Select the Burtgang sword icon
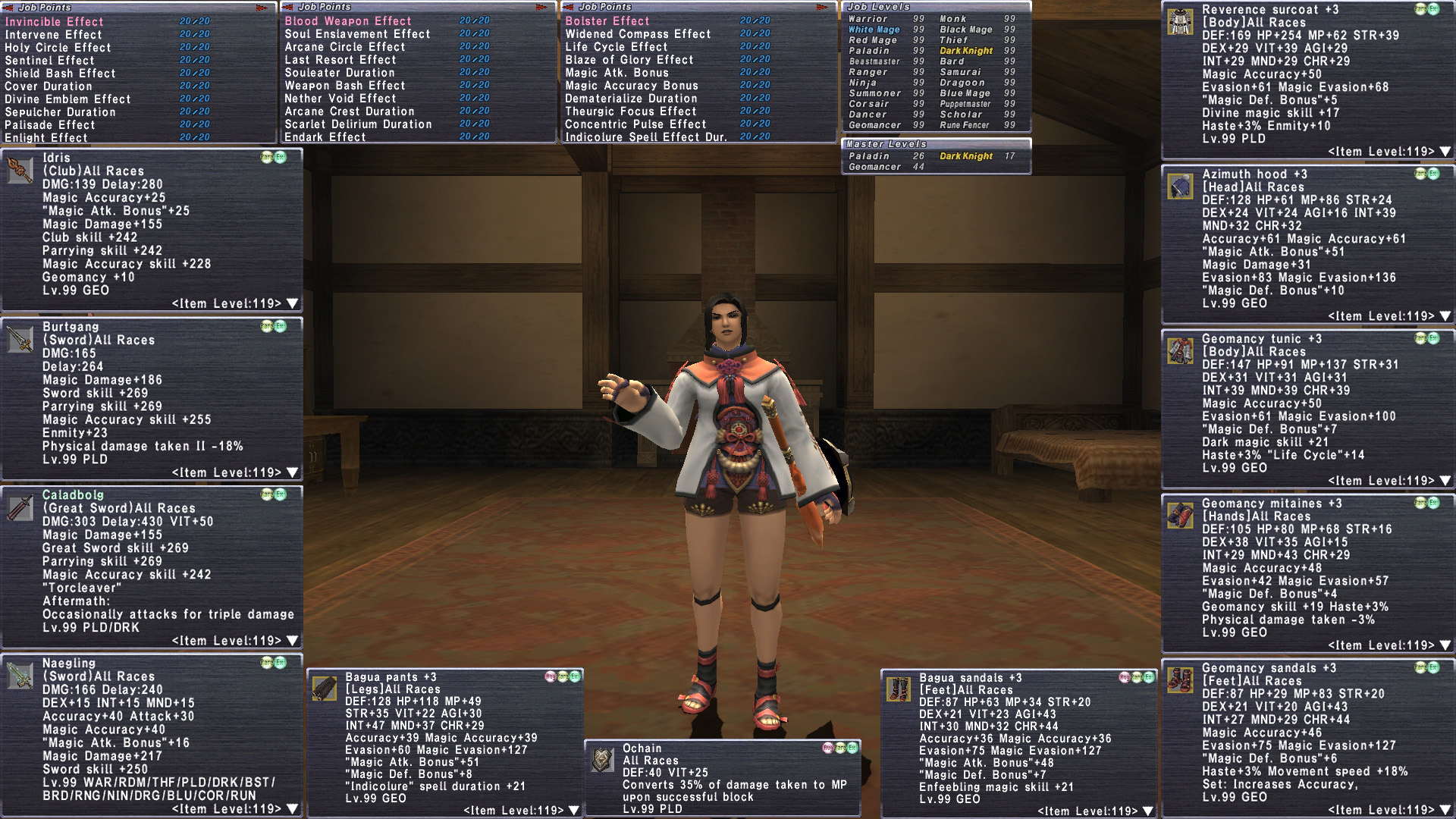This screenshot has height=819, width=1456. pyautogui.click(x=20, y=340)
